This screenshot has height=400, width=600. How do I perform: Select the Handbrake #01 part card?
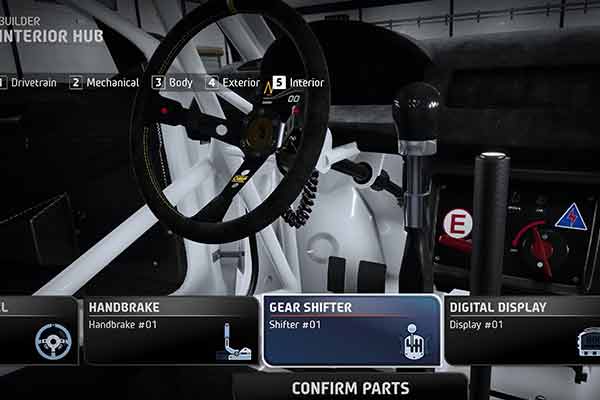[170, 329]
